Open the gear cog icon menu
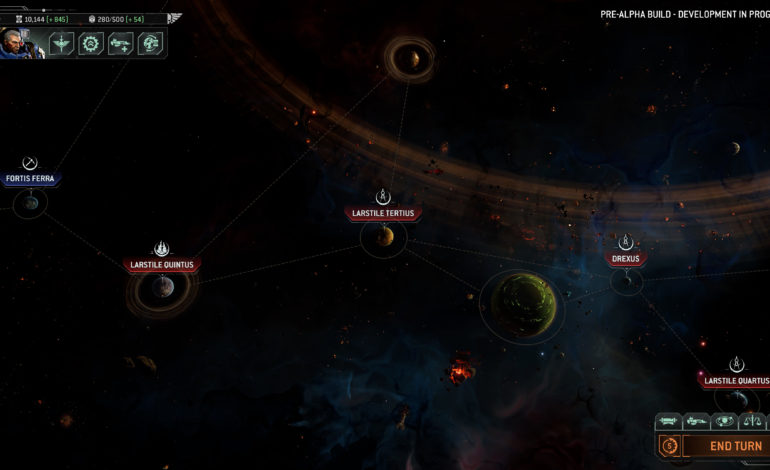Image resolution: width=770 pixels, height=470 pixels. tap(91, 43)
